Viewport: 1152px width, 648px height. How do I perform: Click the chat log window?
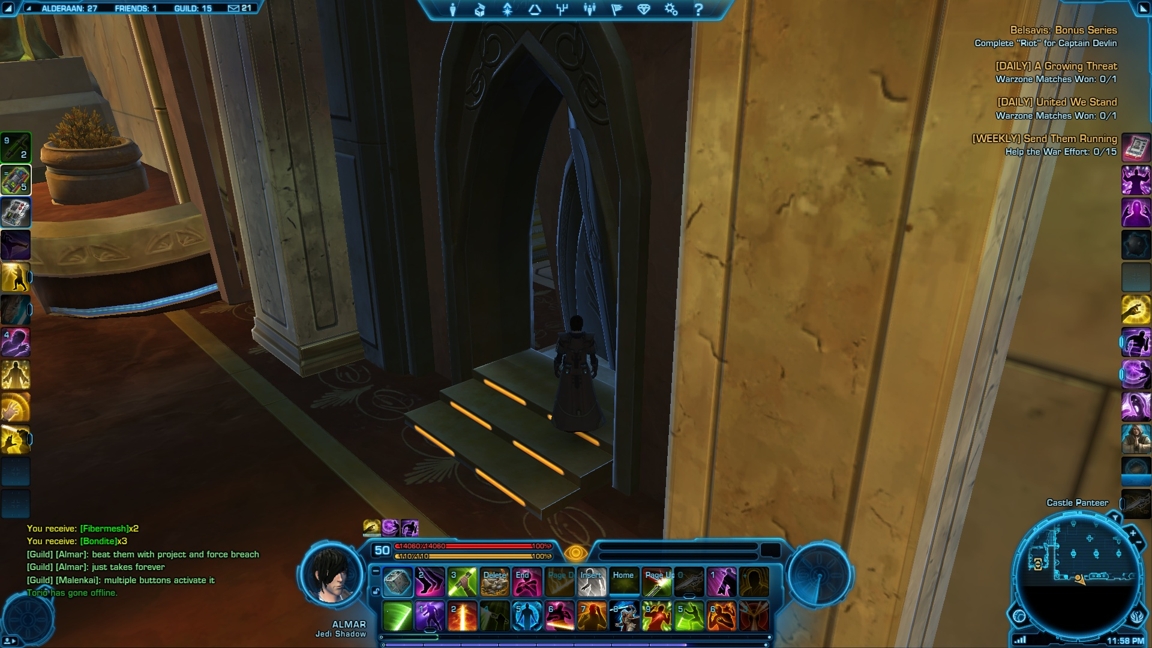click(142, 560)
